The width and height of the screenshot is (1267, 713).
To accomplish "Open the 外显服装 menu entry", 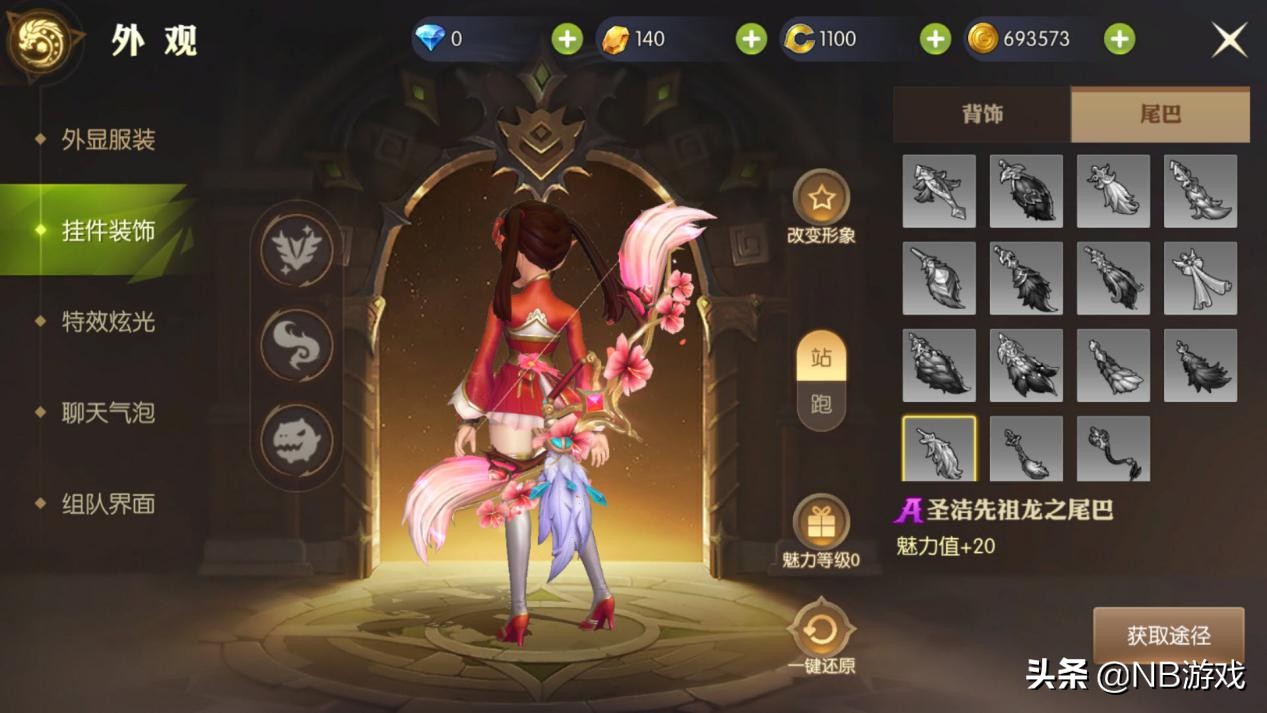I will [108, 140].
